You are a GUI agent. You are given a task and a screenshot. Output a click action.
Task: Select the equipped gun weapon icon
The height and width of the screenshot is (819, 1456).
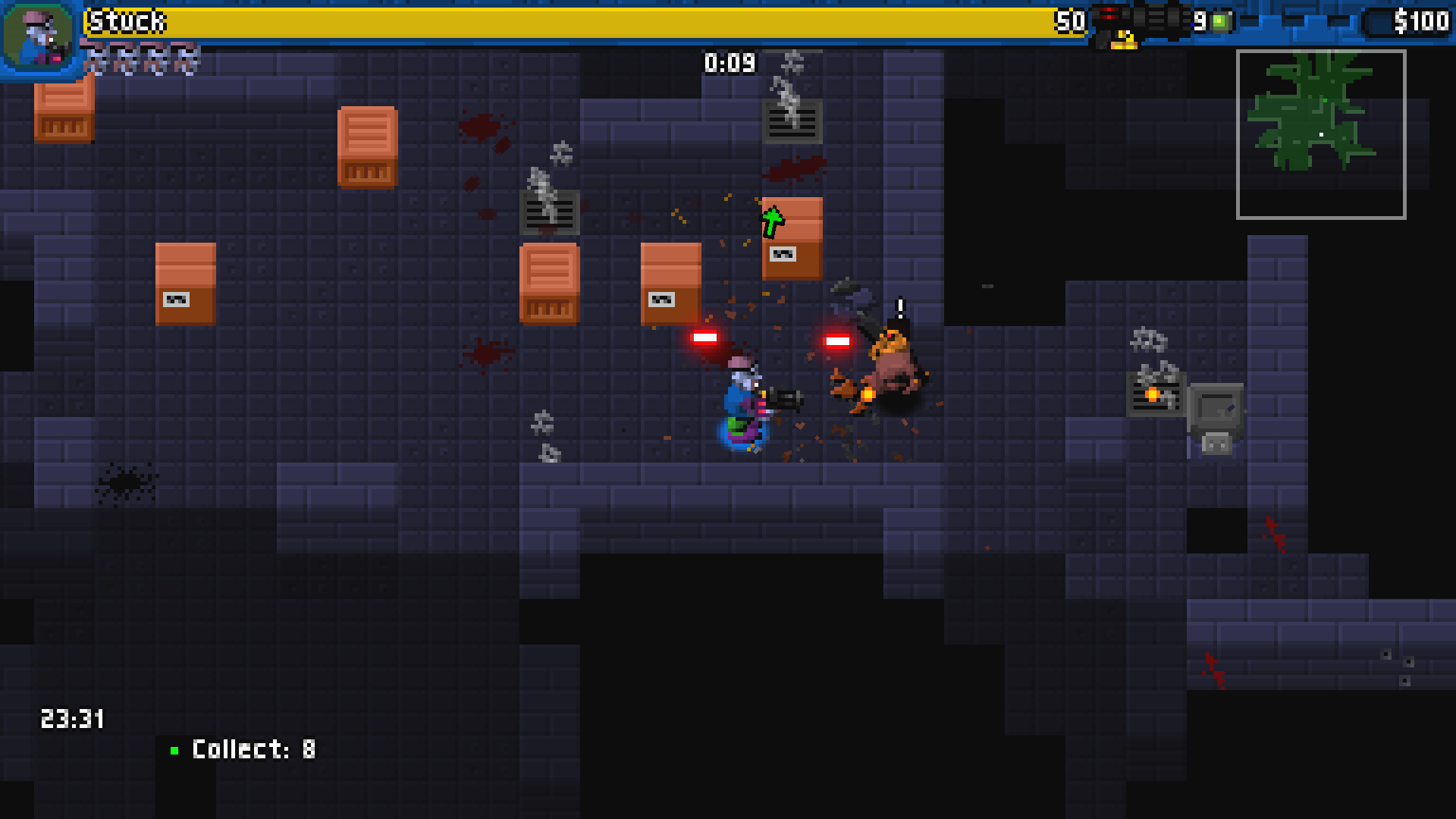point(1139,20)
